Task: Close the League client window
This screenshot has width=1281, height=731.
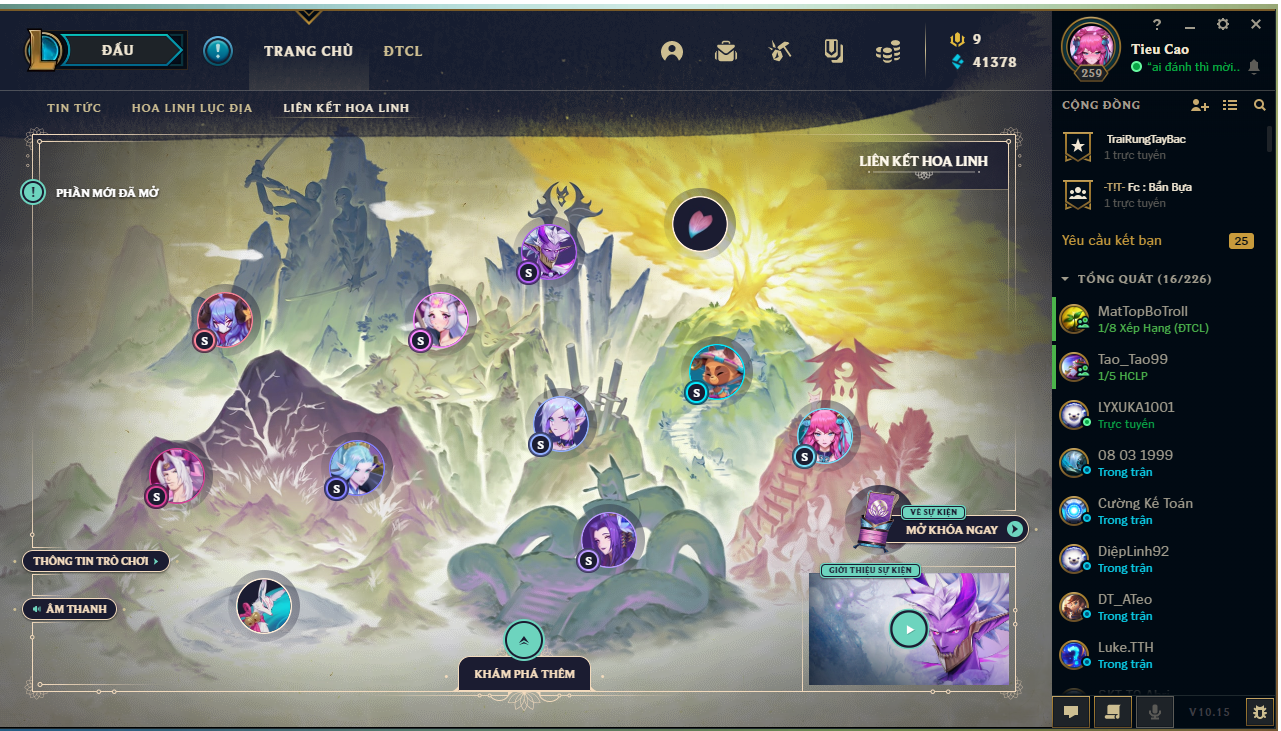Action: 1256,24
